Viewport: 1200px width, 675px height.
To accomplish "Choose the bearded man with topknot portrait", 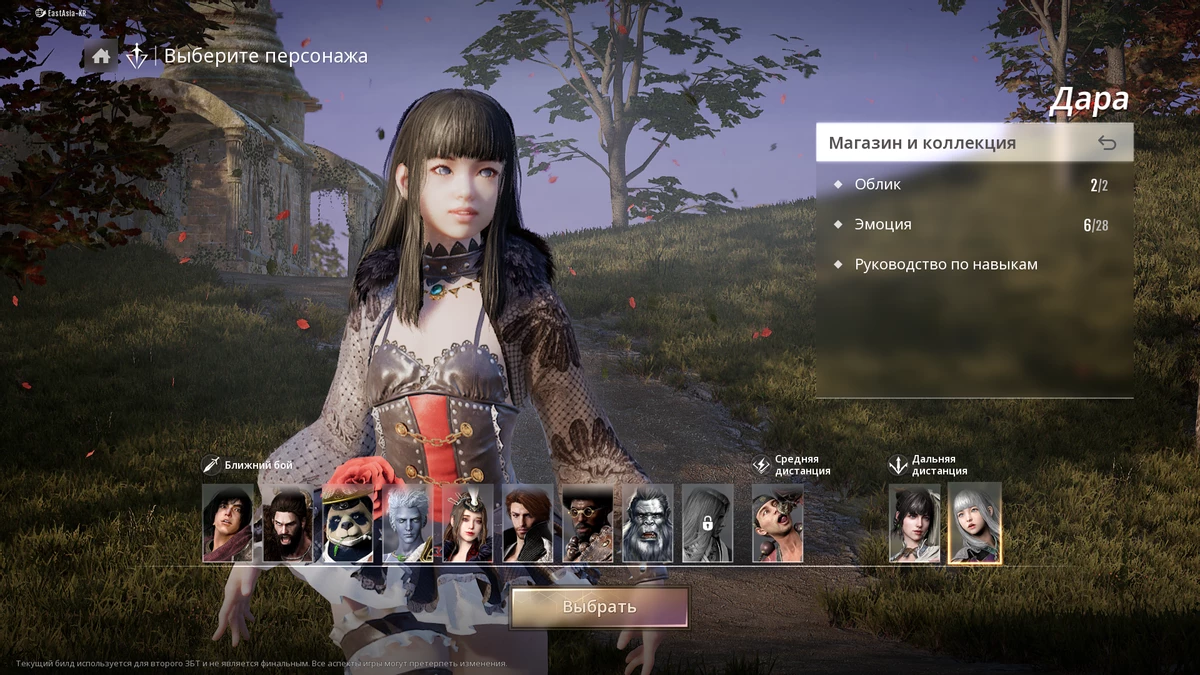I will click(x=288, y=524).
